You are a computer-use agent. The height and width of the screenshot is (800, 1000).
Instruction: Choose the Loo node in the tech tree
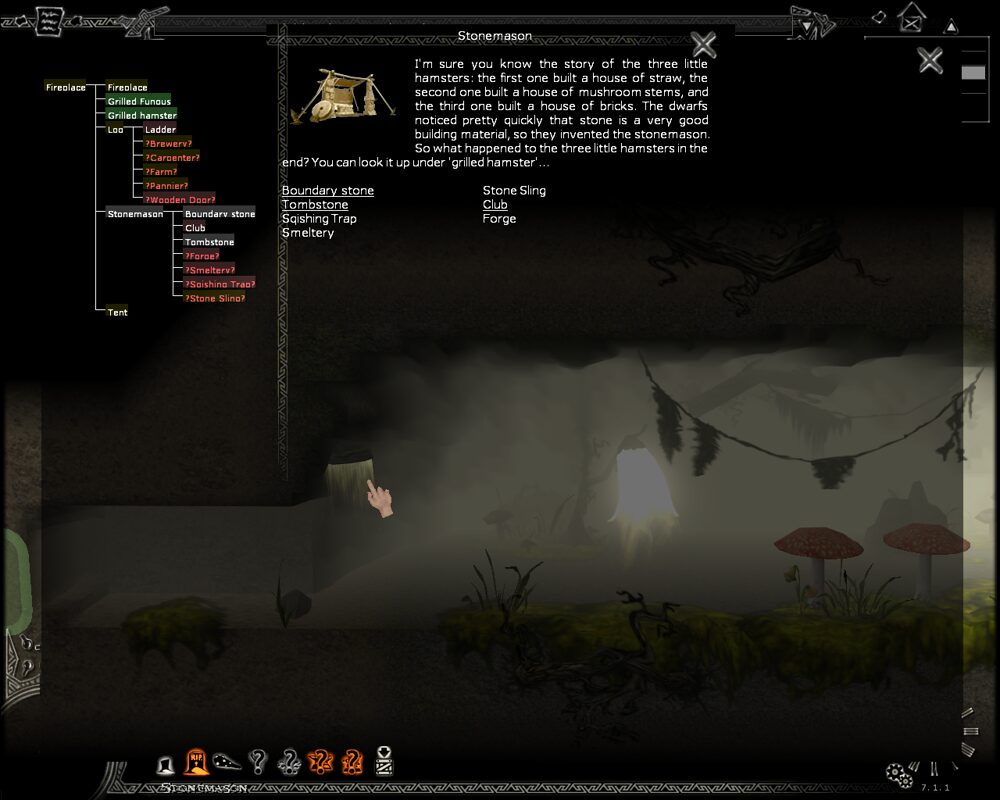click(x=115, y=130)
